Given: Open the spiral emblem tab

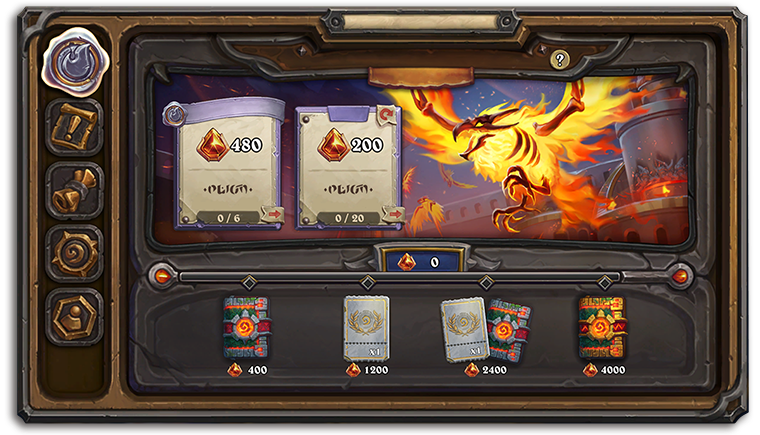Looking at the screenshot, I should [x=74, y=253].
